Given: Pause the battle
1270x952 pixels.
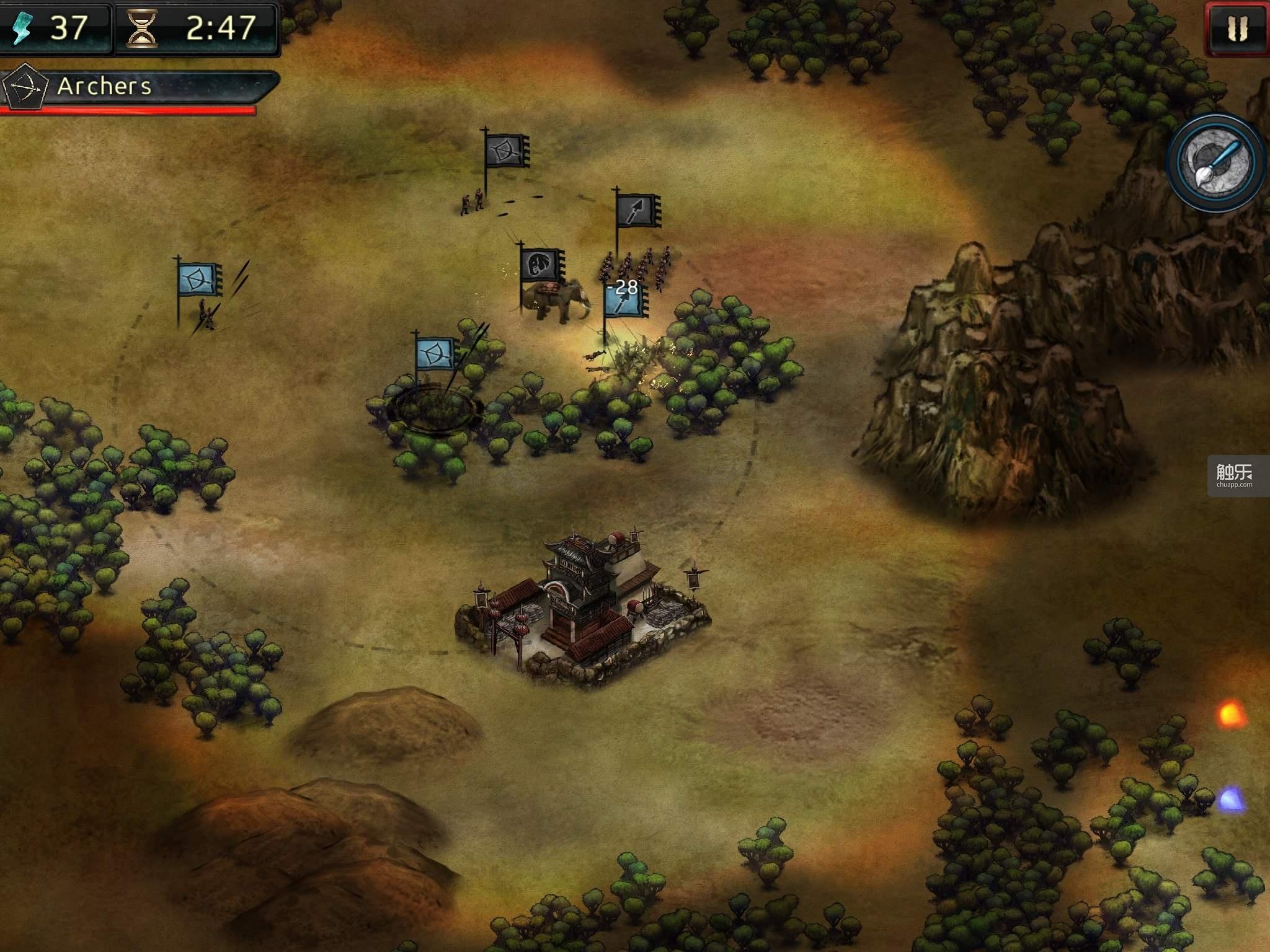Looking at the screenshot, I should click(x=1237, y=29).
